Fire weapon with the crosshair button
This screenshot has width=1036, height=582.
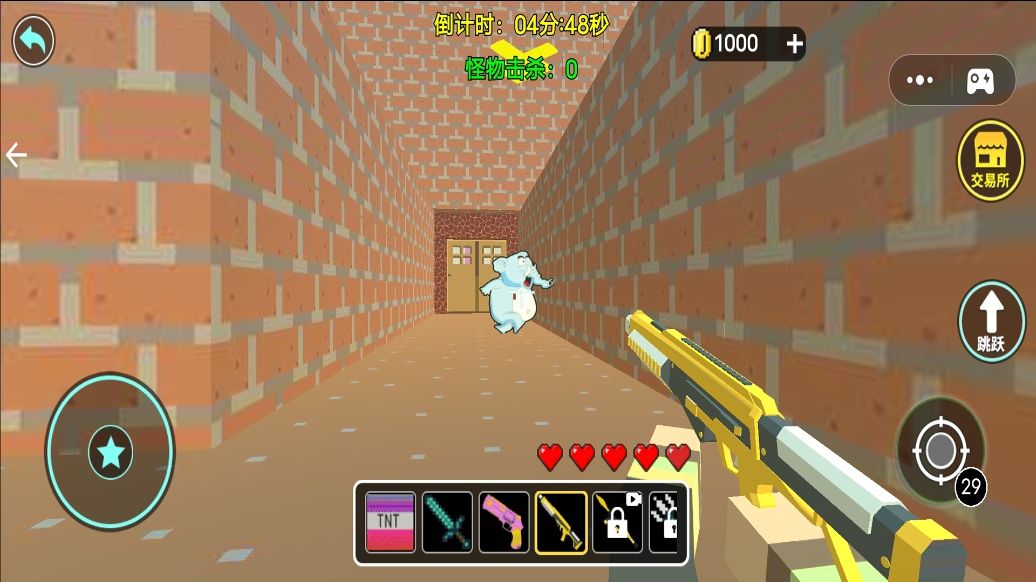click(939, 451)
